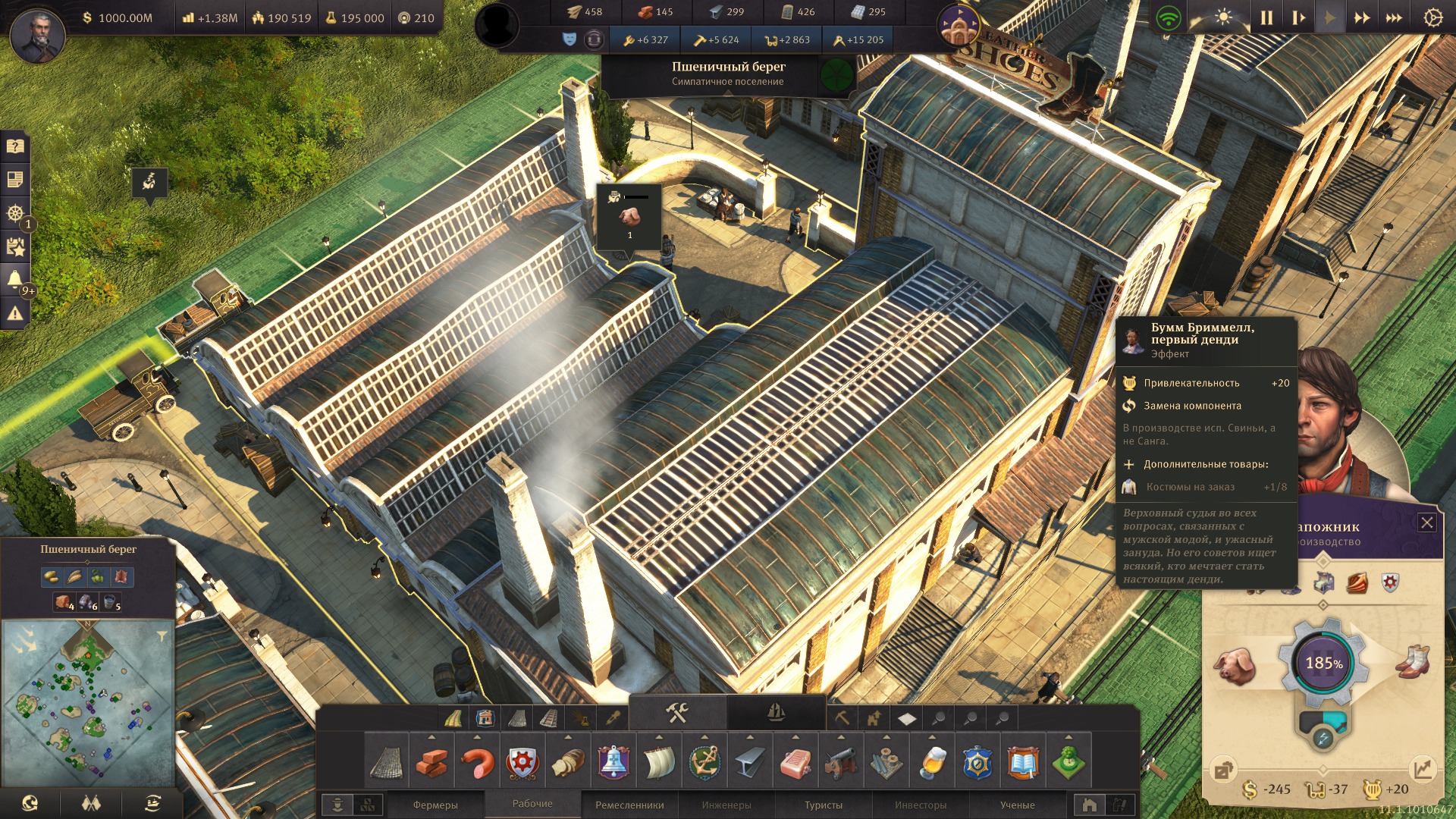Switch to the Ученые tab
The image size is (1456, 819).
[1017, 805]
